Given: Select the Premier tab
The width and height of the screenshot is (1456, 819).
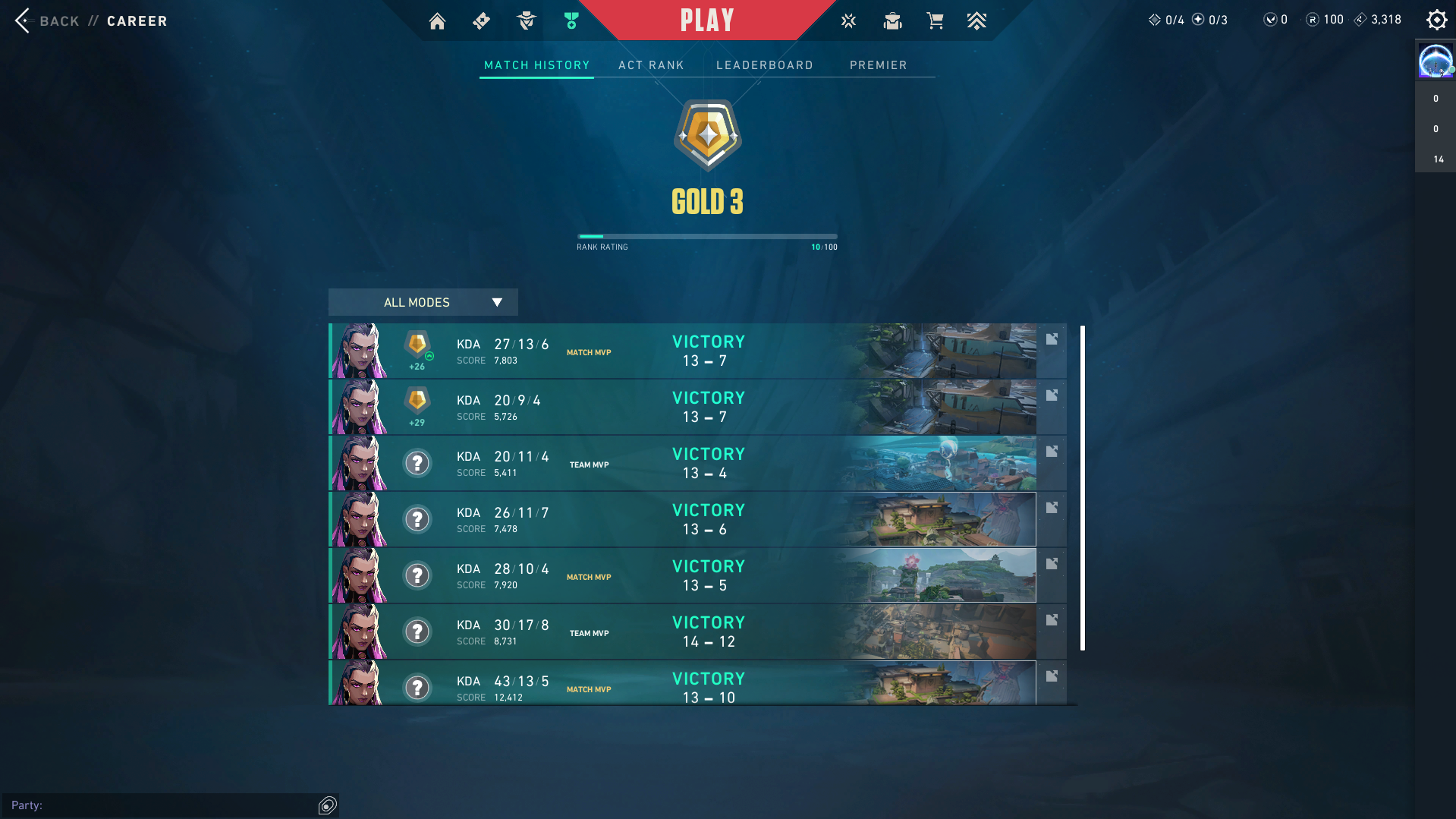Looking at the screenshot, I should click(878, 65).
